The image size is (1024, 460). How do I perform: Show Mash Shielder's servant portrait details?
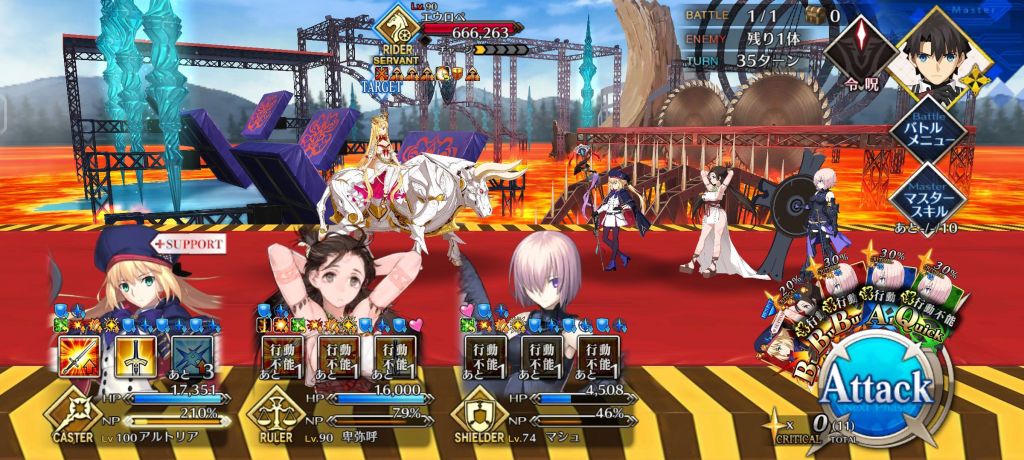click(x=545, y=280)
